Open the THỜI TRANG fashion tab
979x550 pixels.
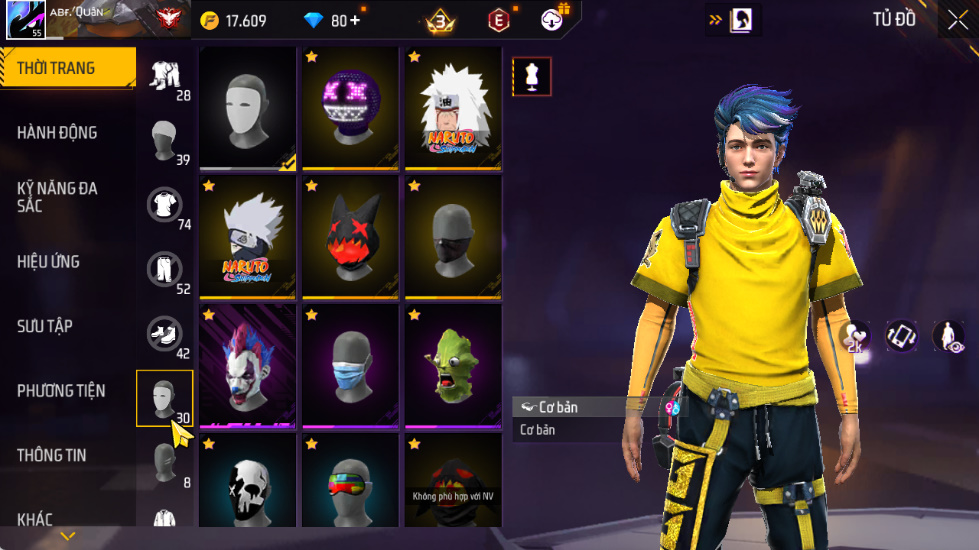[x=57, y=68]
